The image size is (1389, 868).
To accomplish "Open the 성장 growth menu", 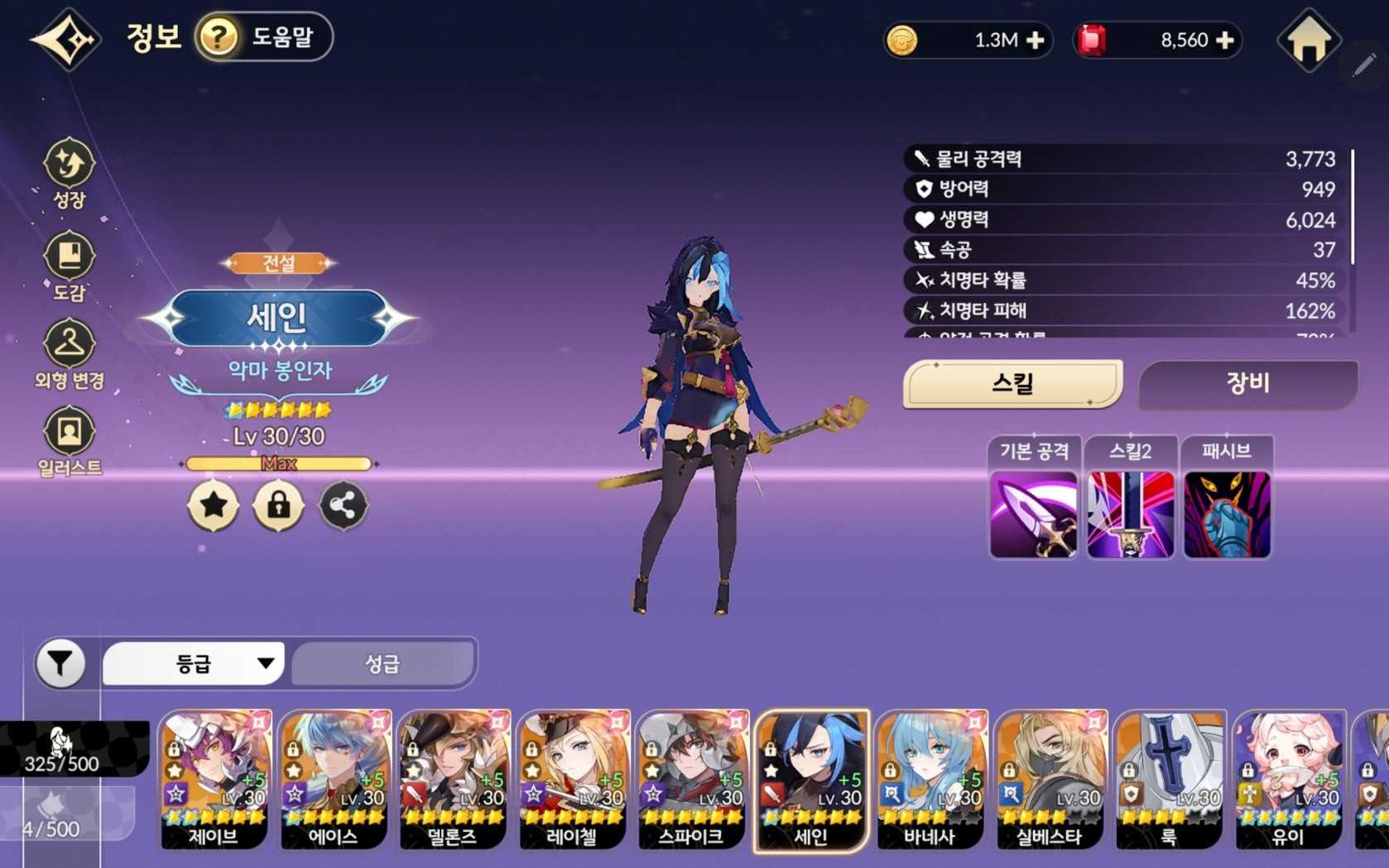I will coord(70,172).
